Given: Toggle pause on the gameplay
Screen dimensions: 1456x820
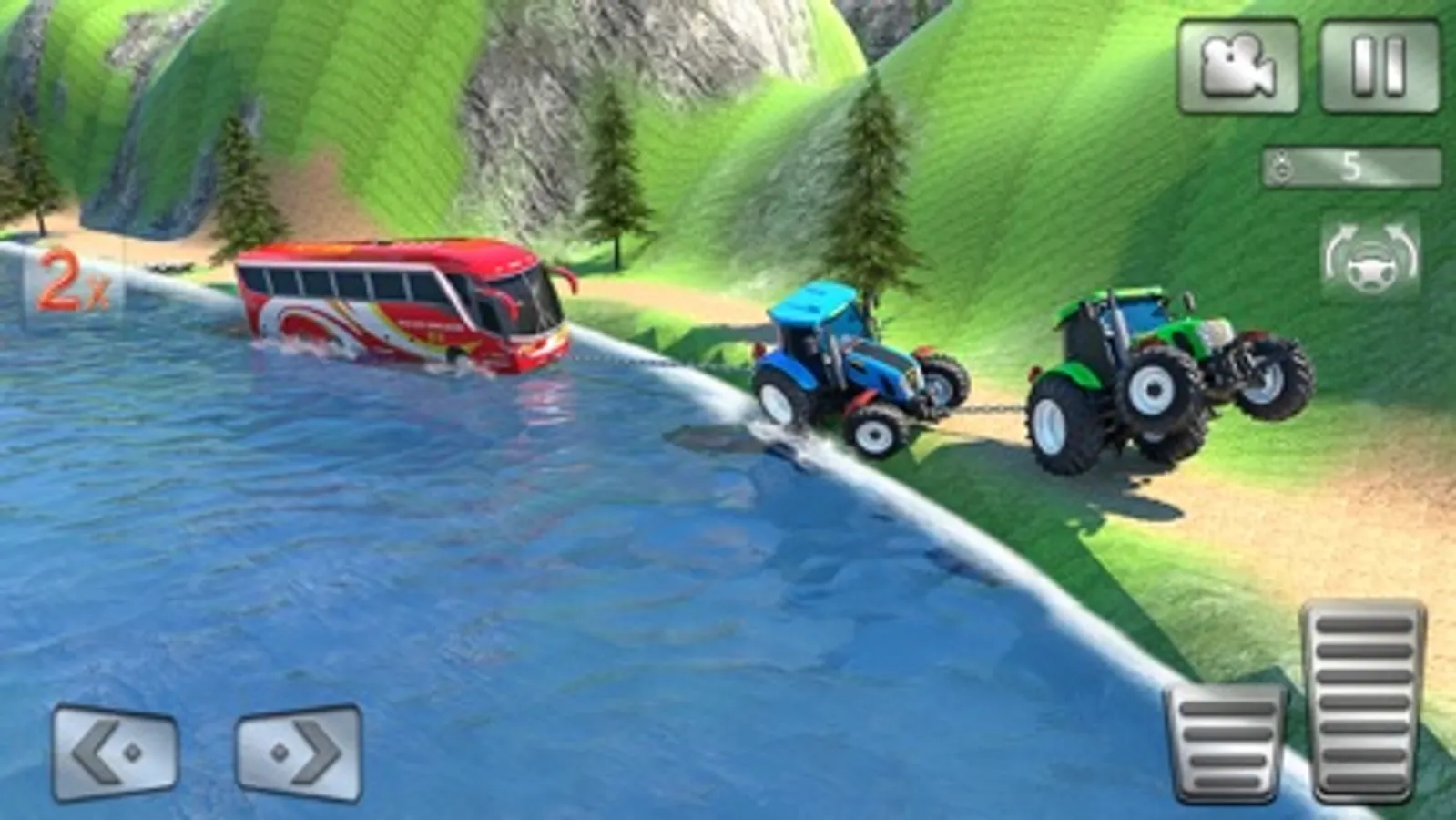Looking at the screenshot, I should tap(1378, 66).
